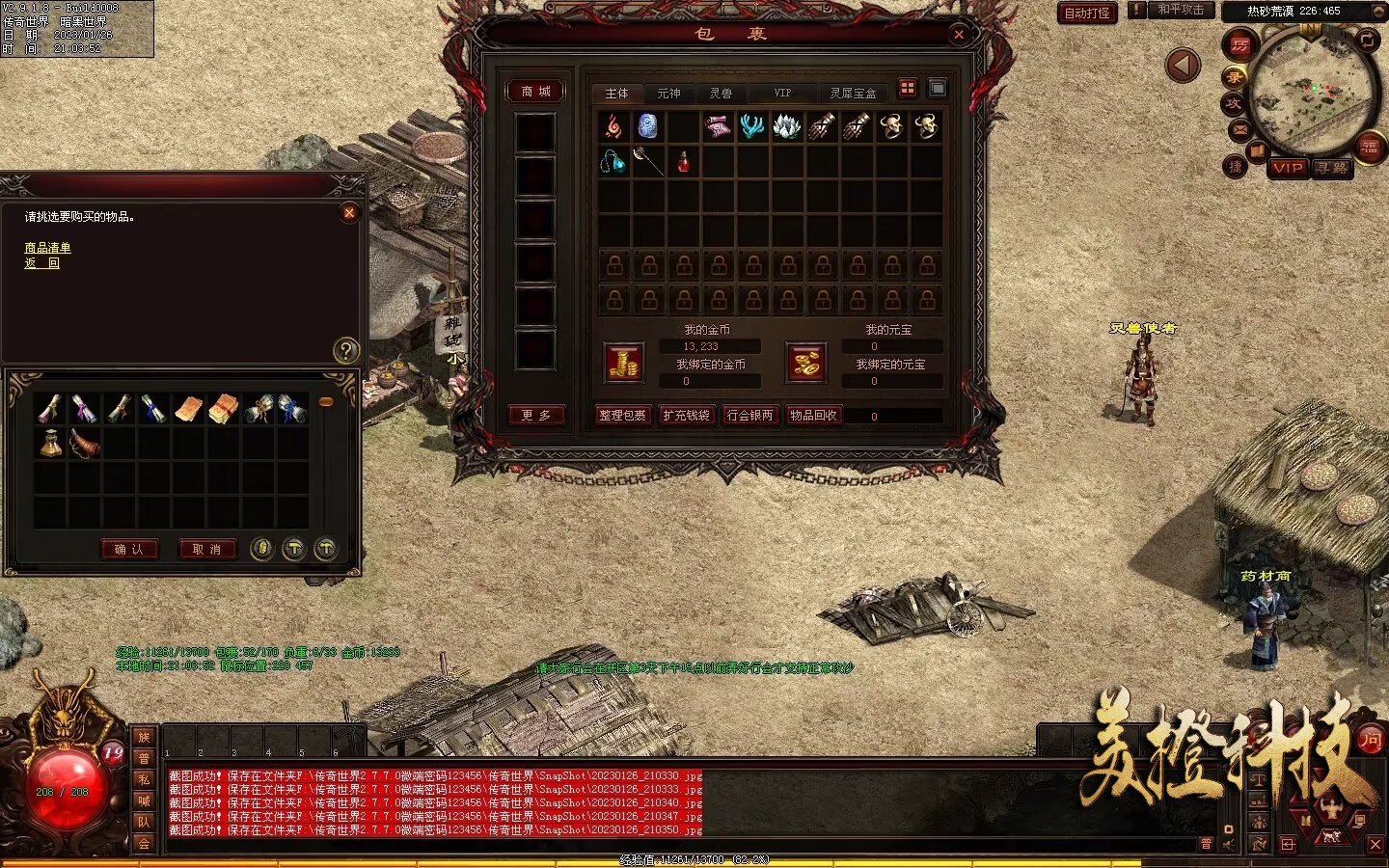The height and width of the screenshot is (868, 1389).
Task: Click the 返回 link in the dialog
Action: [41, 263]
